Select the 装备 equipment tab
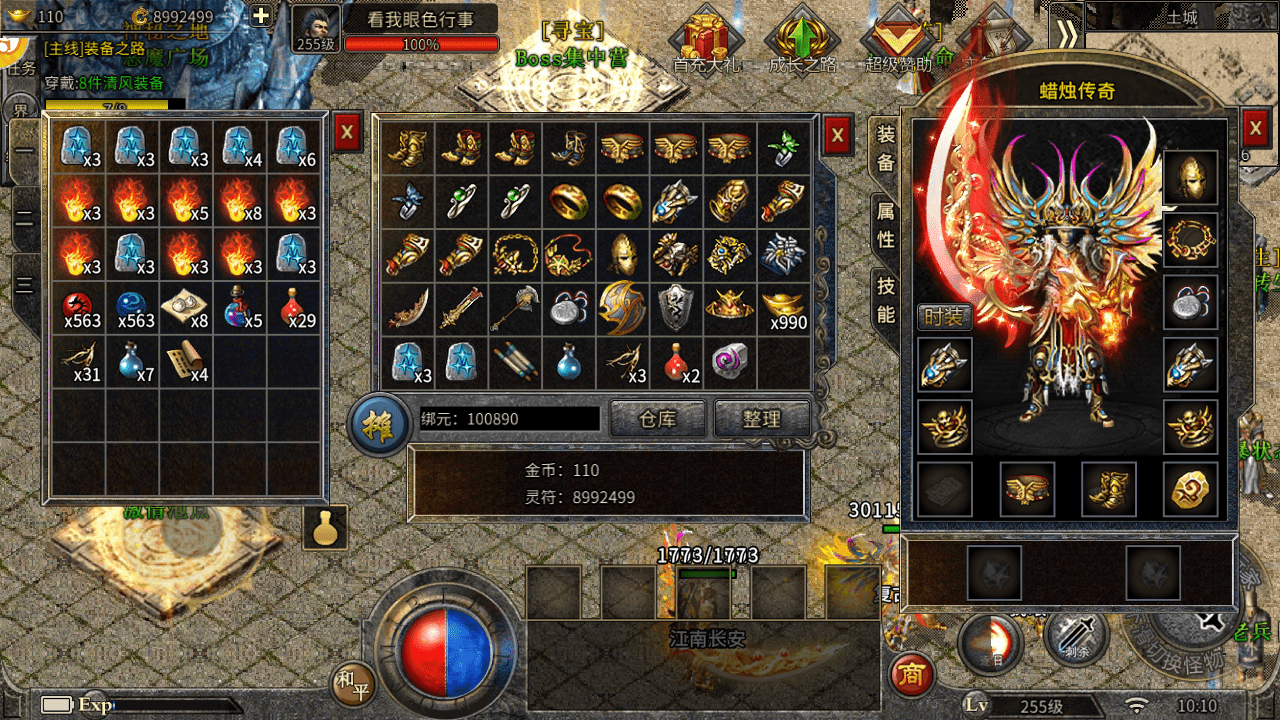Viewport: 1280px width, 720px height. tap(886, 147)
